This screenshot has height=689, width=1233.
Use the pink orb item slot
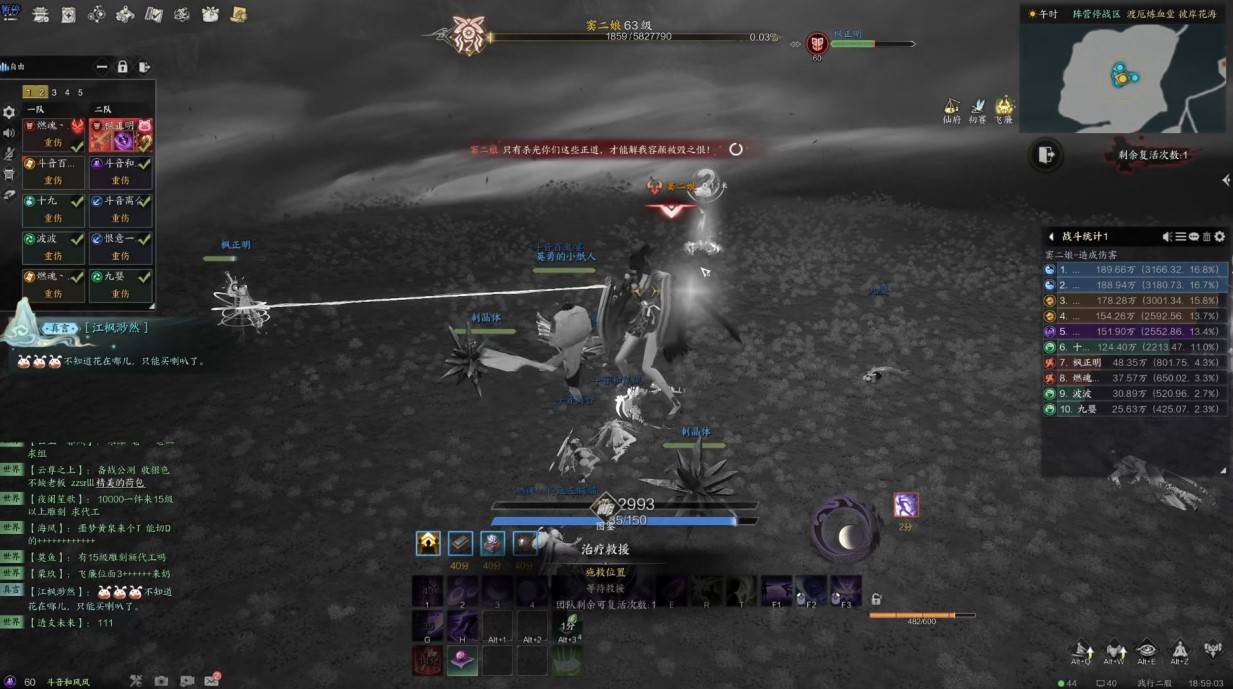click(462, 660)
